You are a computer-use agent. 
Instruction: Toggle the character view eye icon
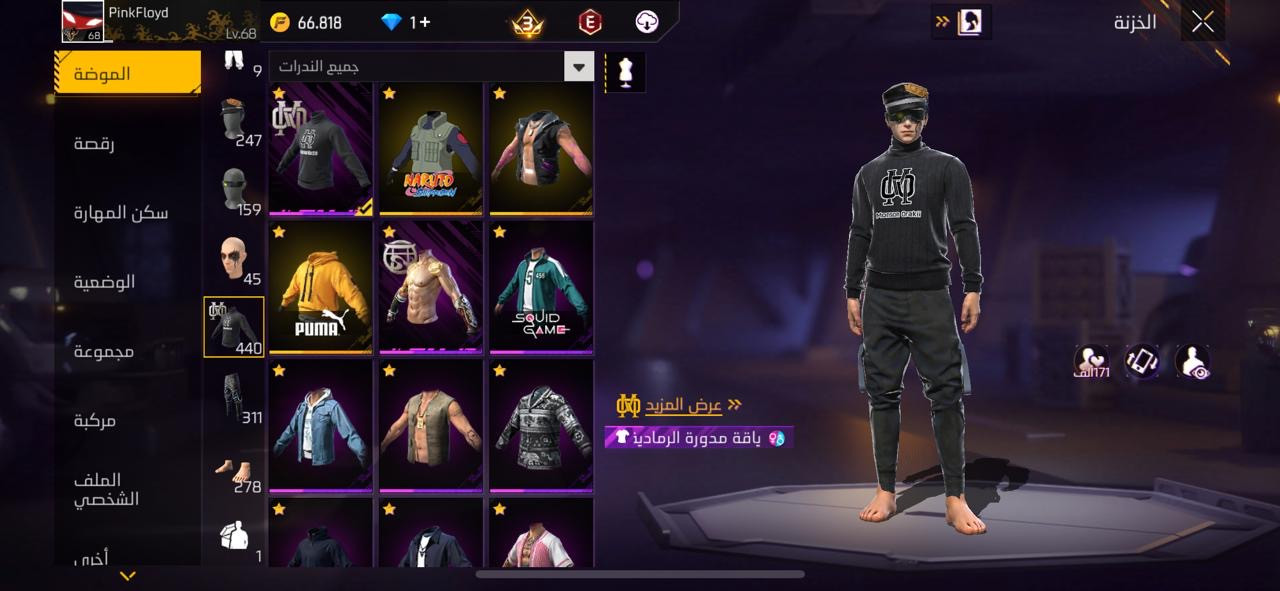point(1192,362)
